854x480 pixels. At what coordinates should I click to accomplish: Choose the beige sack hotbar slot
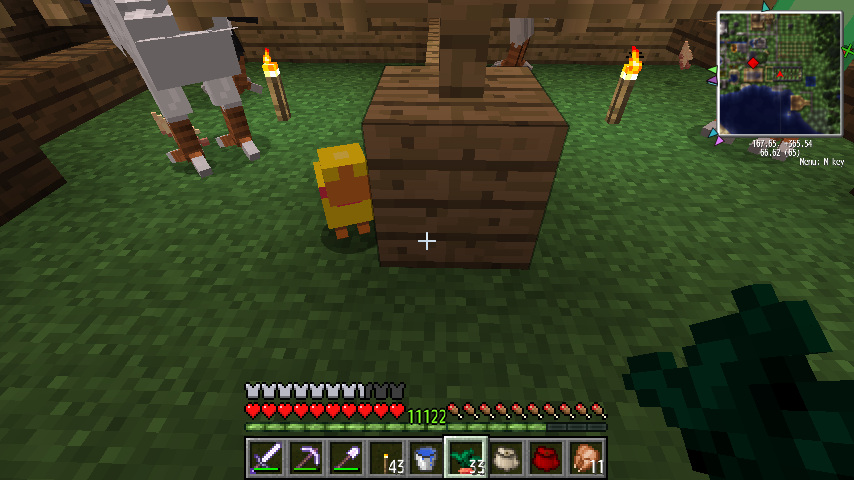pos(506,458)
